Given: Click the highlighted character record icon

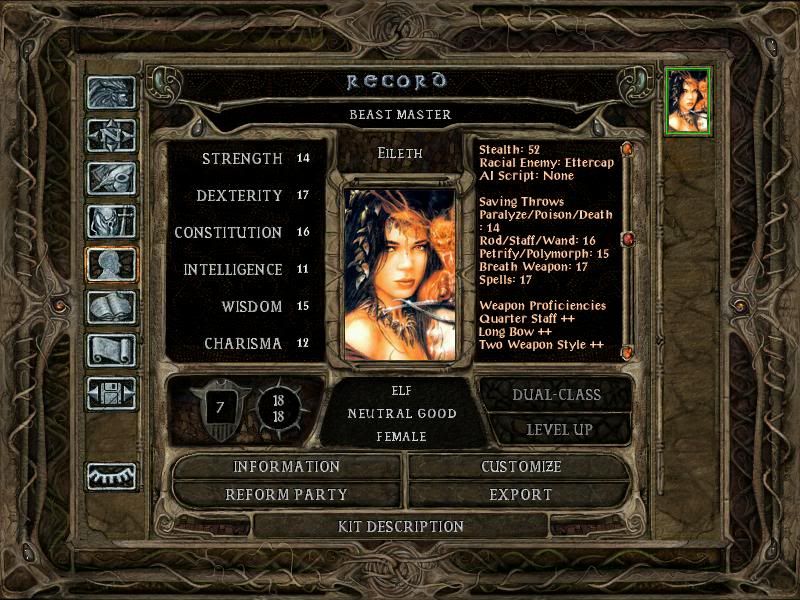Looking at the screenshot, I should point(111,264).
